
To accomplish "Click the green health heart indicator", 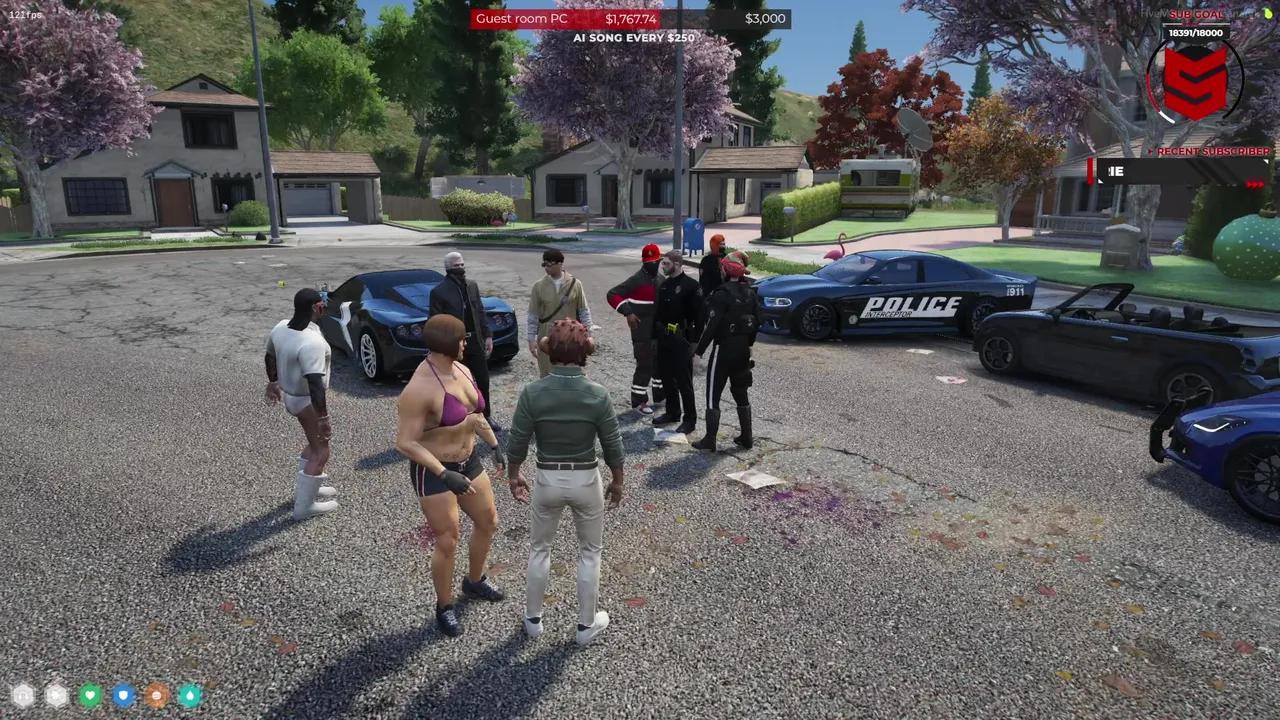I will 89,694.
